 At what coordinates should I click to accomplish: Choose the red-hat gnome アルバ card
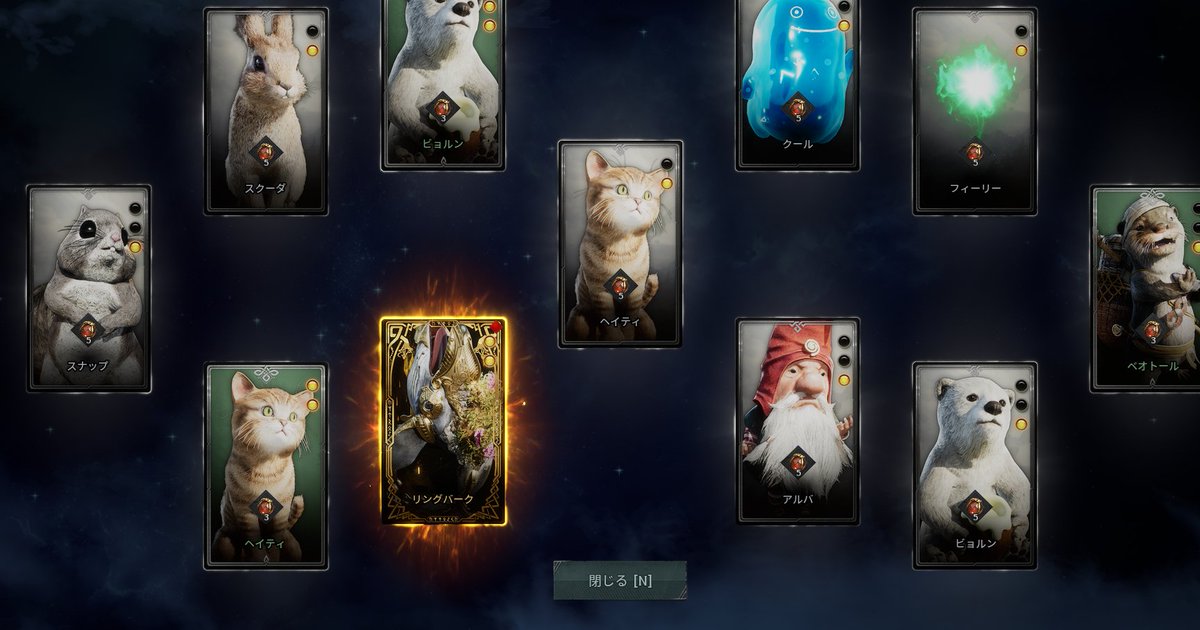point(797,421)
